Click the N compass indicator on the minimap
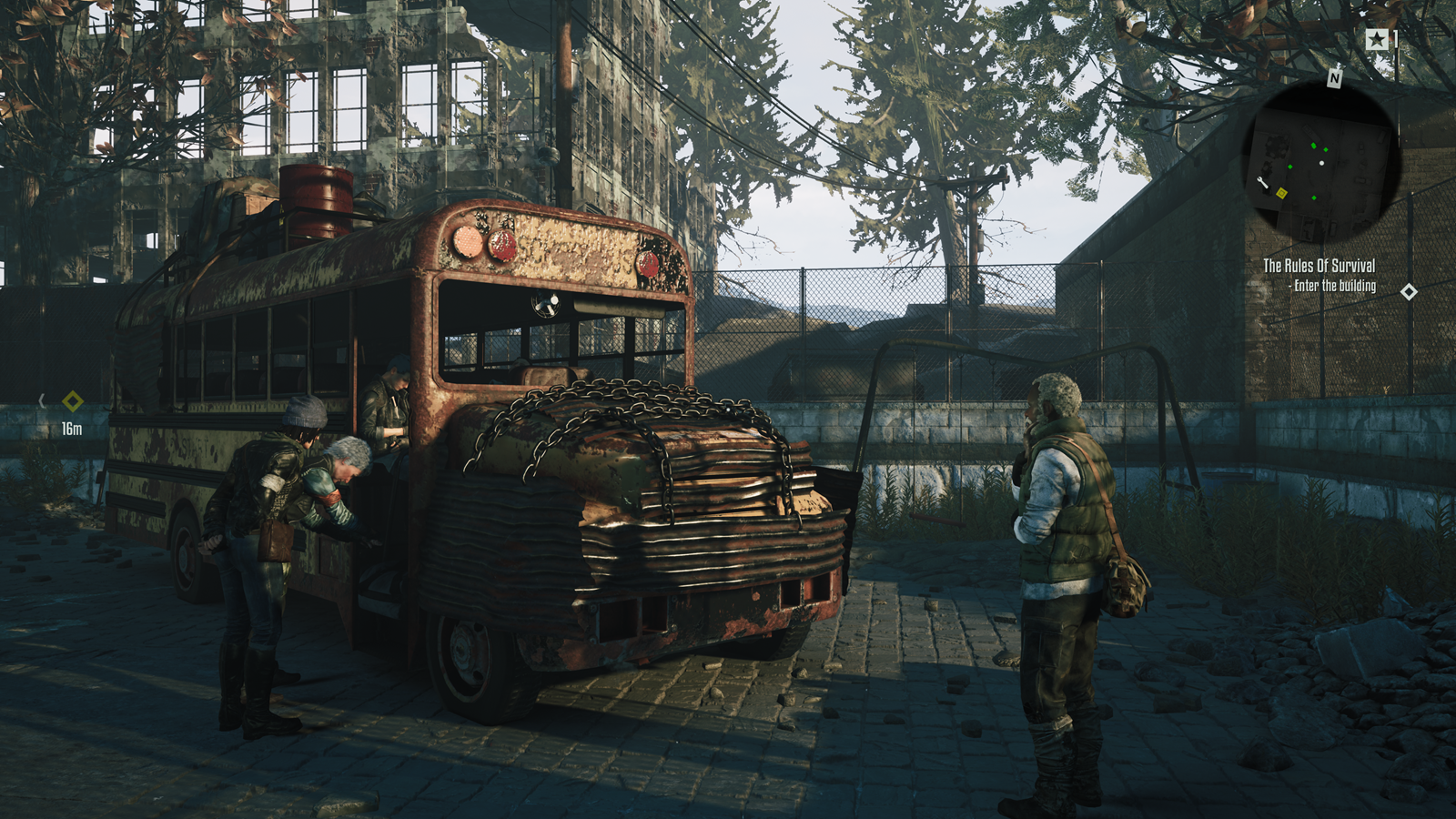The image size is (1456, 819). pos(1334,78)
